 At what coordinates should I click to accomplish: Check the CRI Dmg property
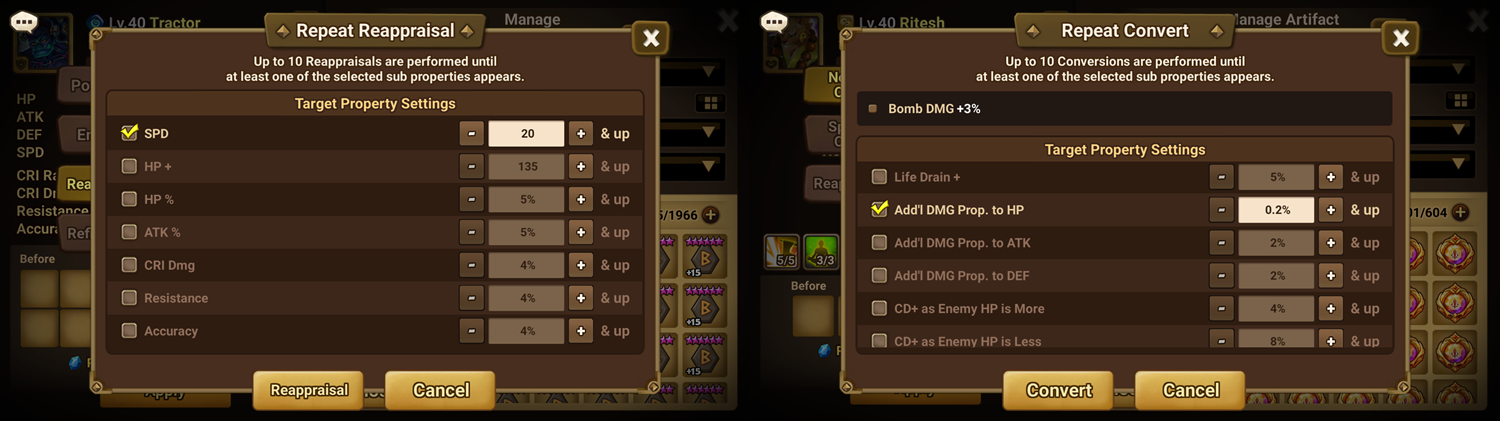click(129, 265)
